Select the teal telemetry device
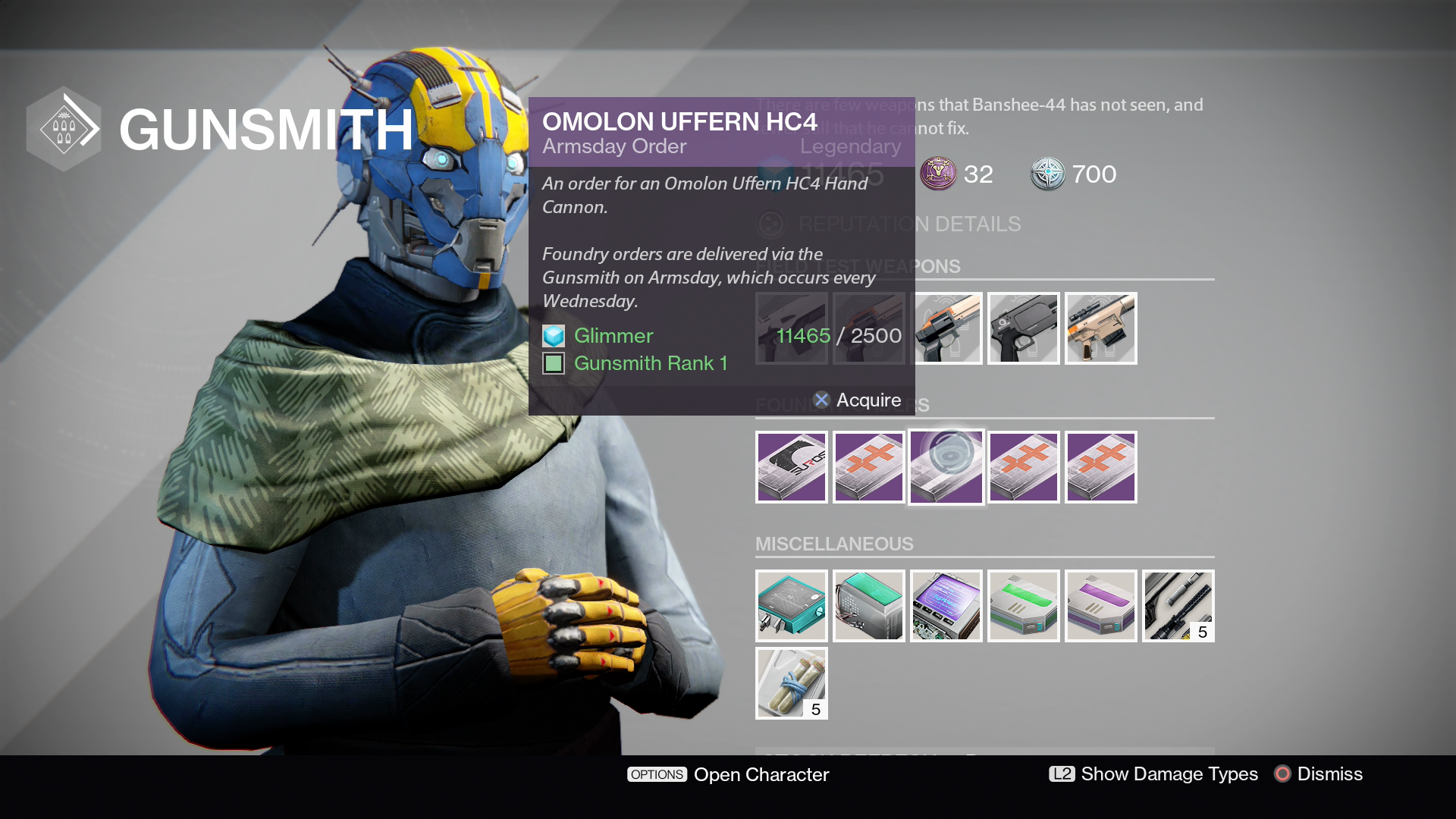This screenshot has height=819, width=1456. (791, 606)
